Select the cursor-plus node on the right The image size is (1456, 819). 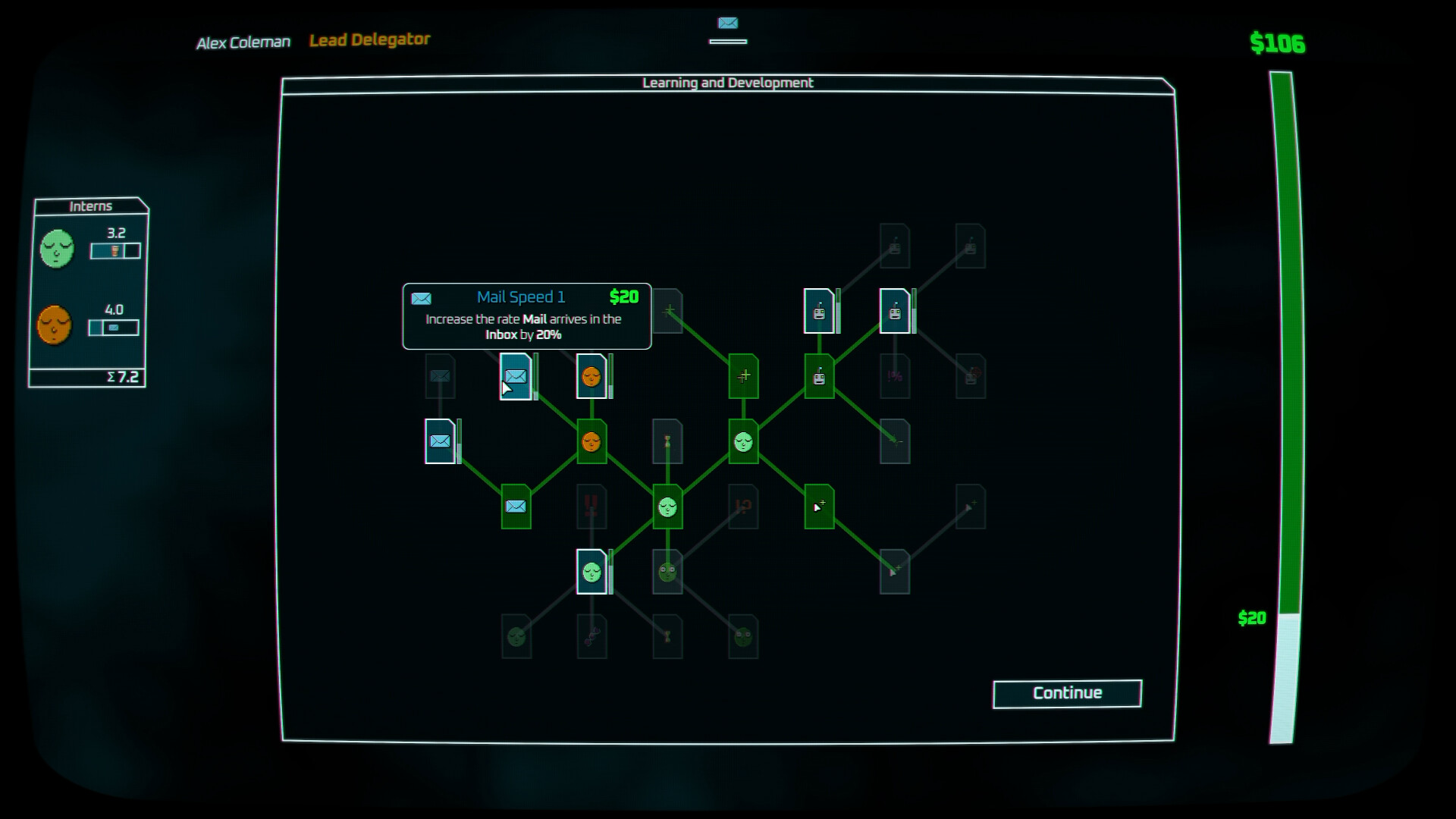click(820, 507)
